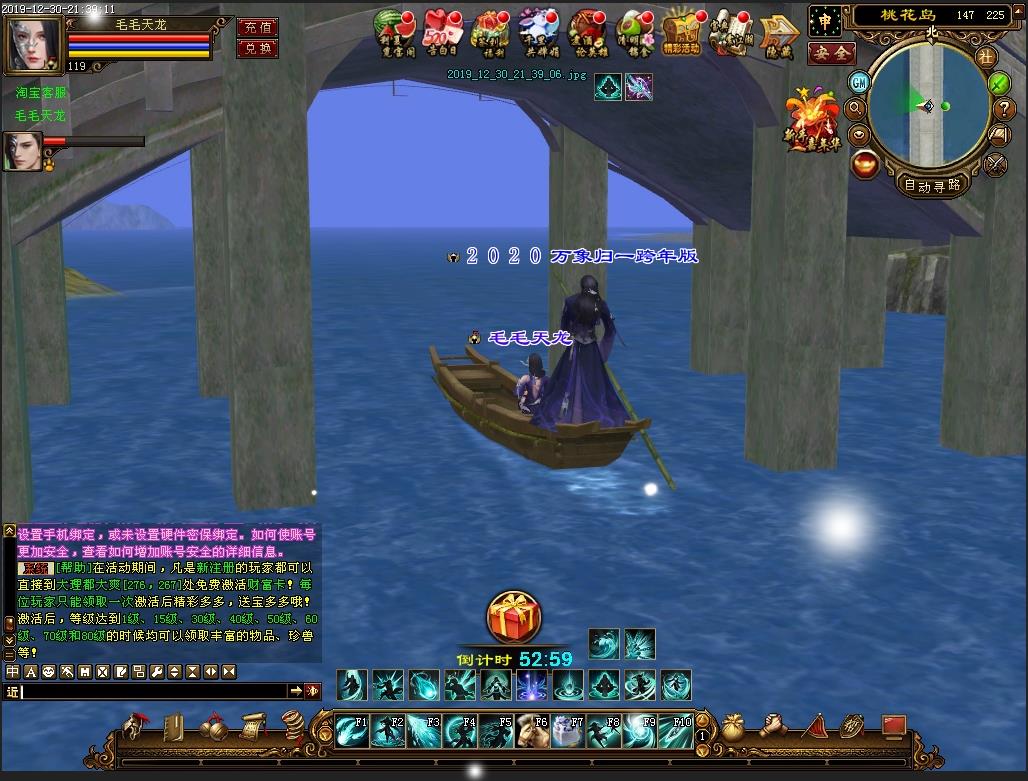Open the 精彩活动 treasure chest events icon
1028x781 pixels.
pos(682,32)
